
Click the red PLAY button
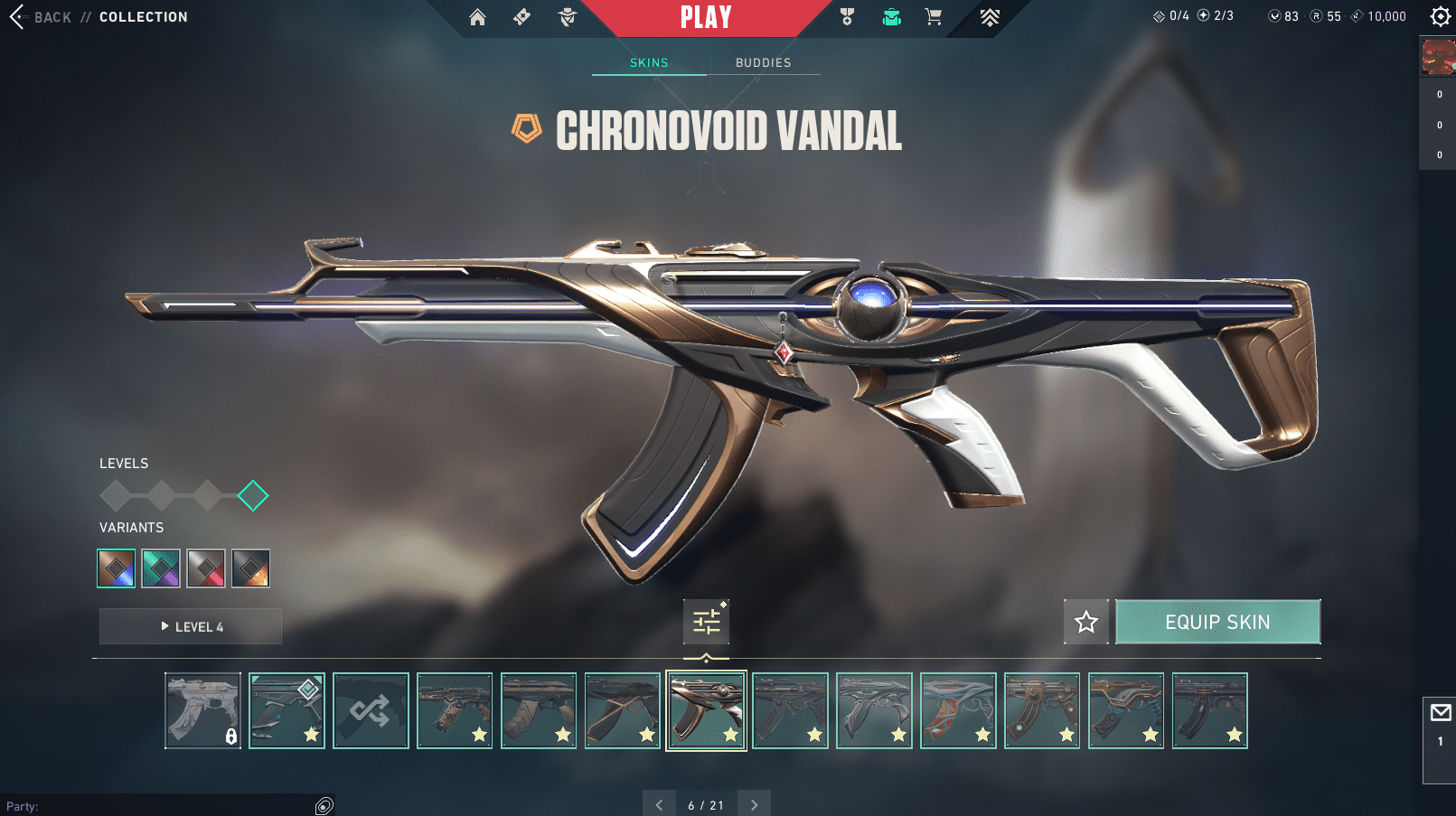click(706, 17)
